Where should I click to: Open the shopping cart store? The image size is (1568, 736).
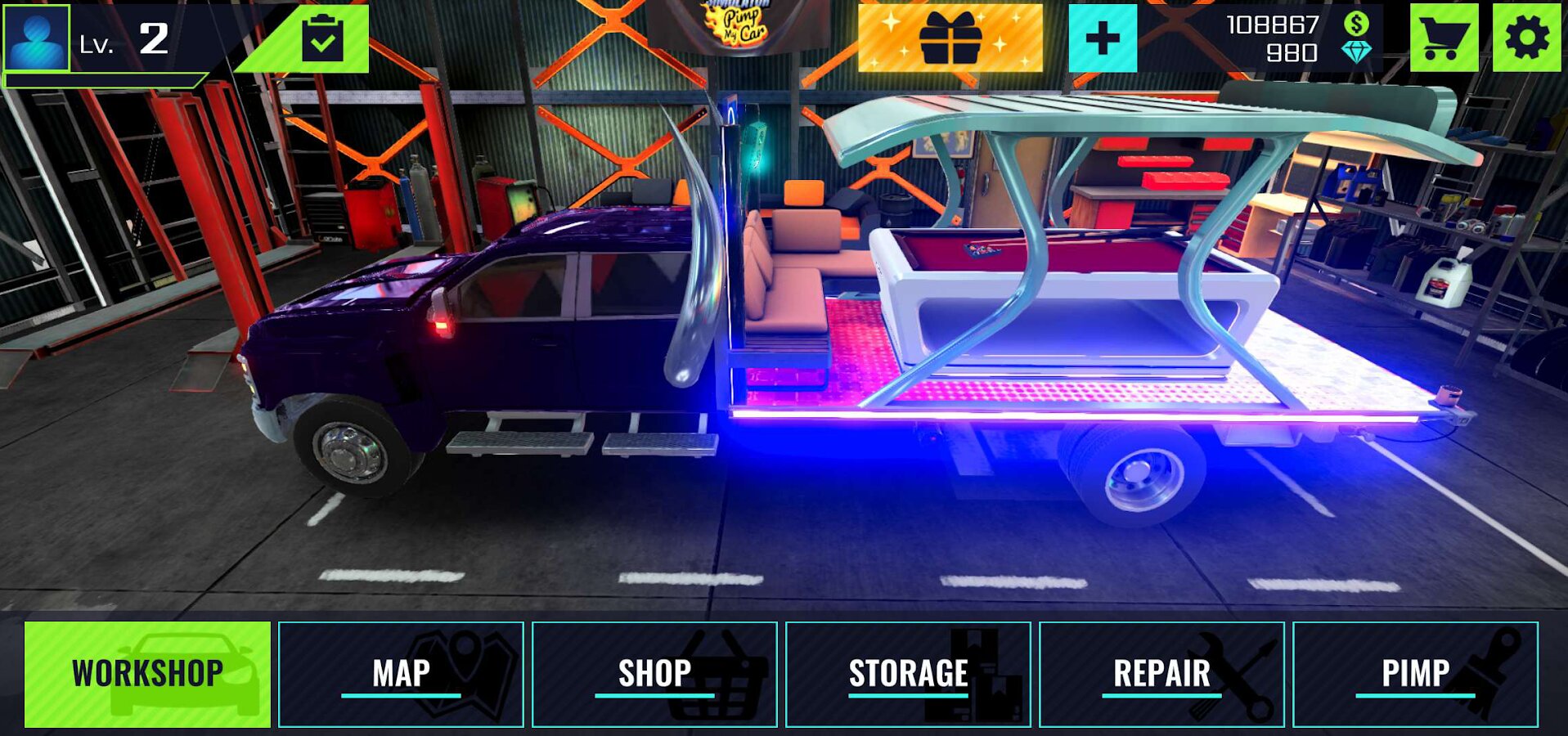[x=1444, y=38]
